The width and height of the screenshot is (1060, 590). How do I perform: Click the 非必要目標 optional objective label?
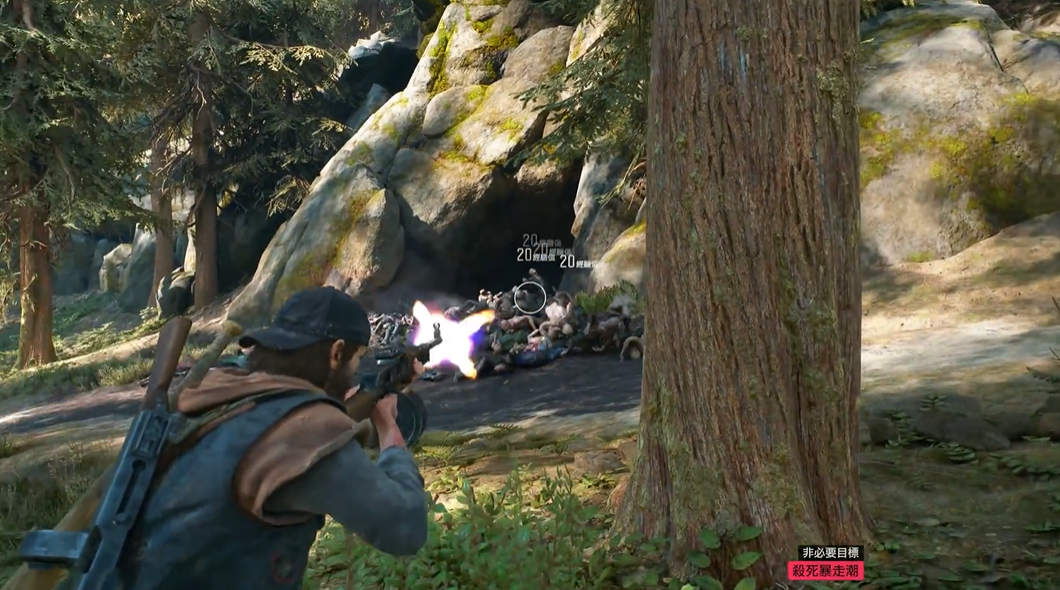point(830,552)
